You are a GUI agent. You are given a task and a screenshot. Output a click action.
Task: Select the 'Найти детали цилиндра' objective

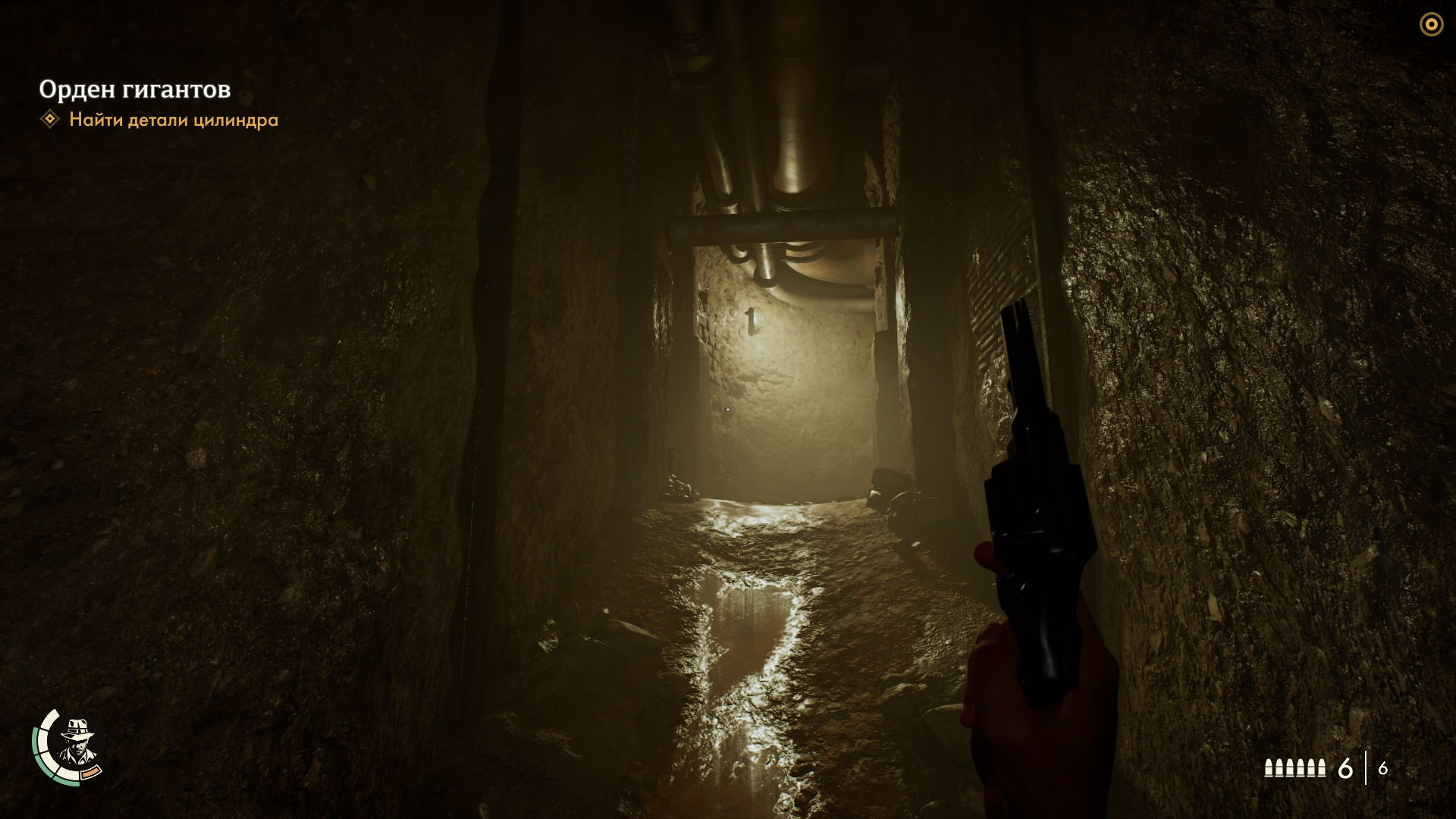pos(174,120)
